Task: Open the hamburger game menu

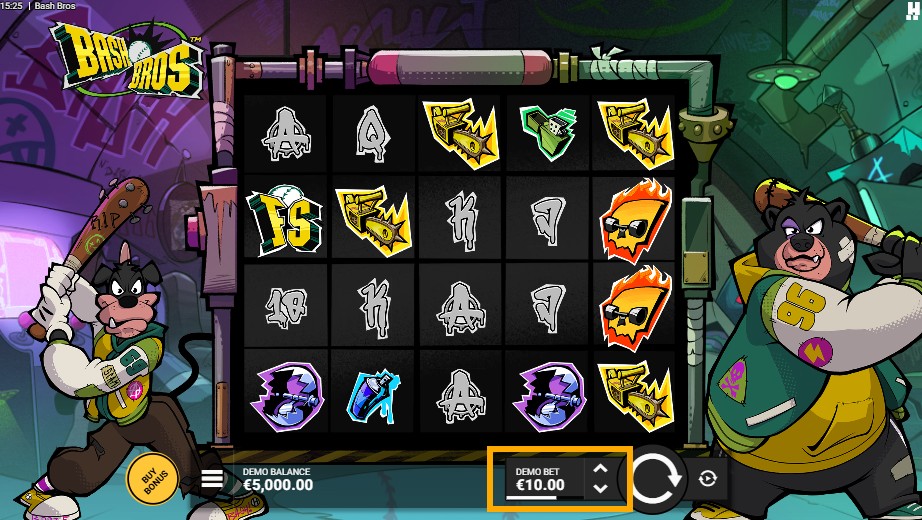Action: pyautogui.click(x=212, y=479)
